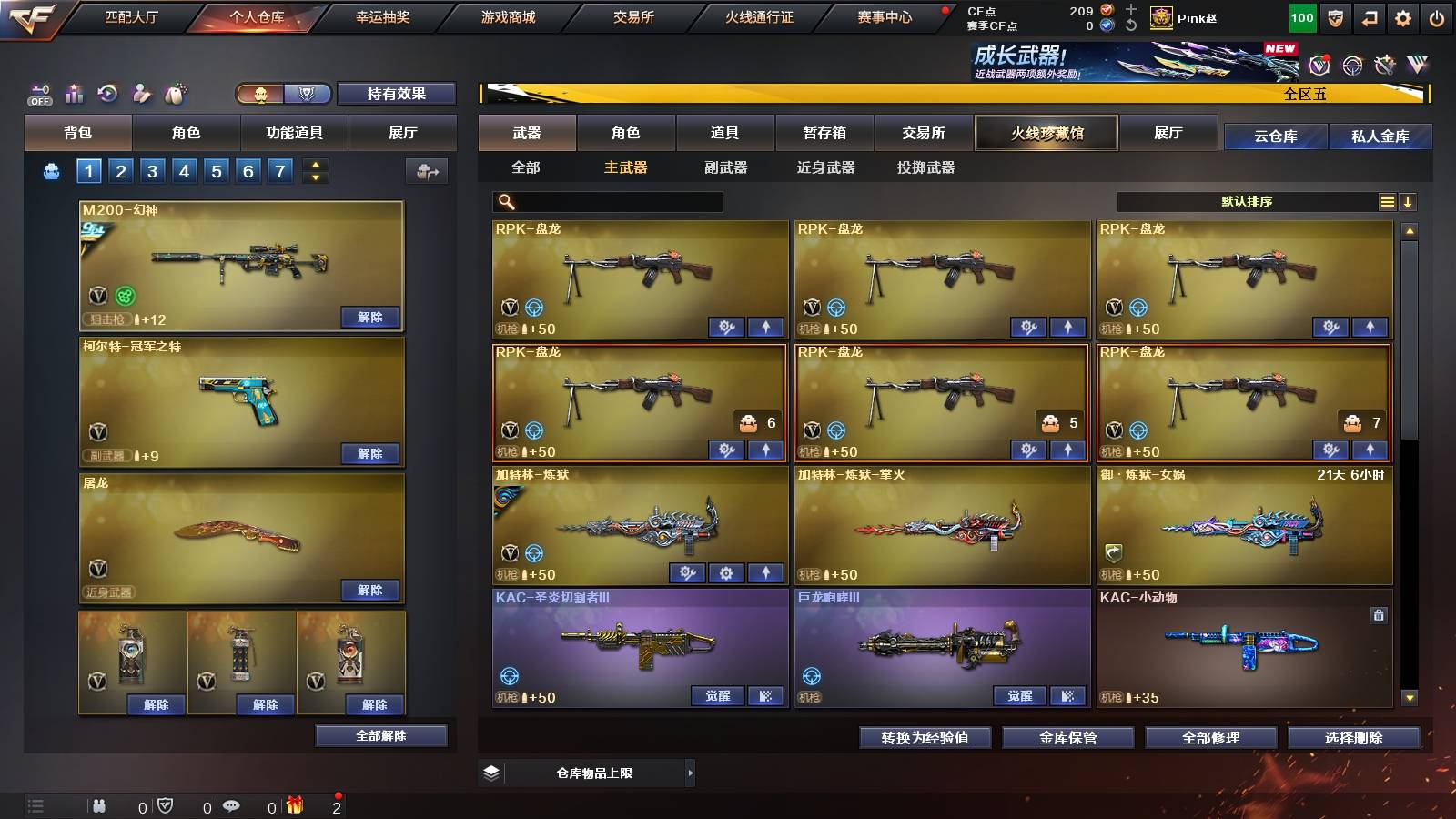
Task: Switch to the 交易所 inventory tab
Action: tap(924, 133)
